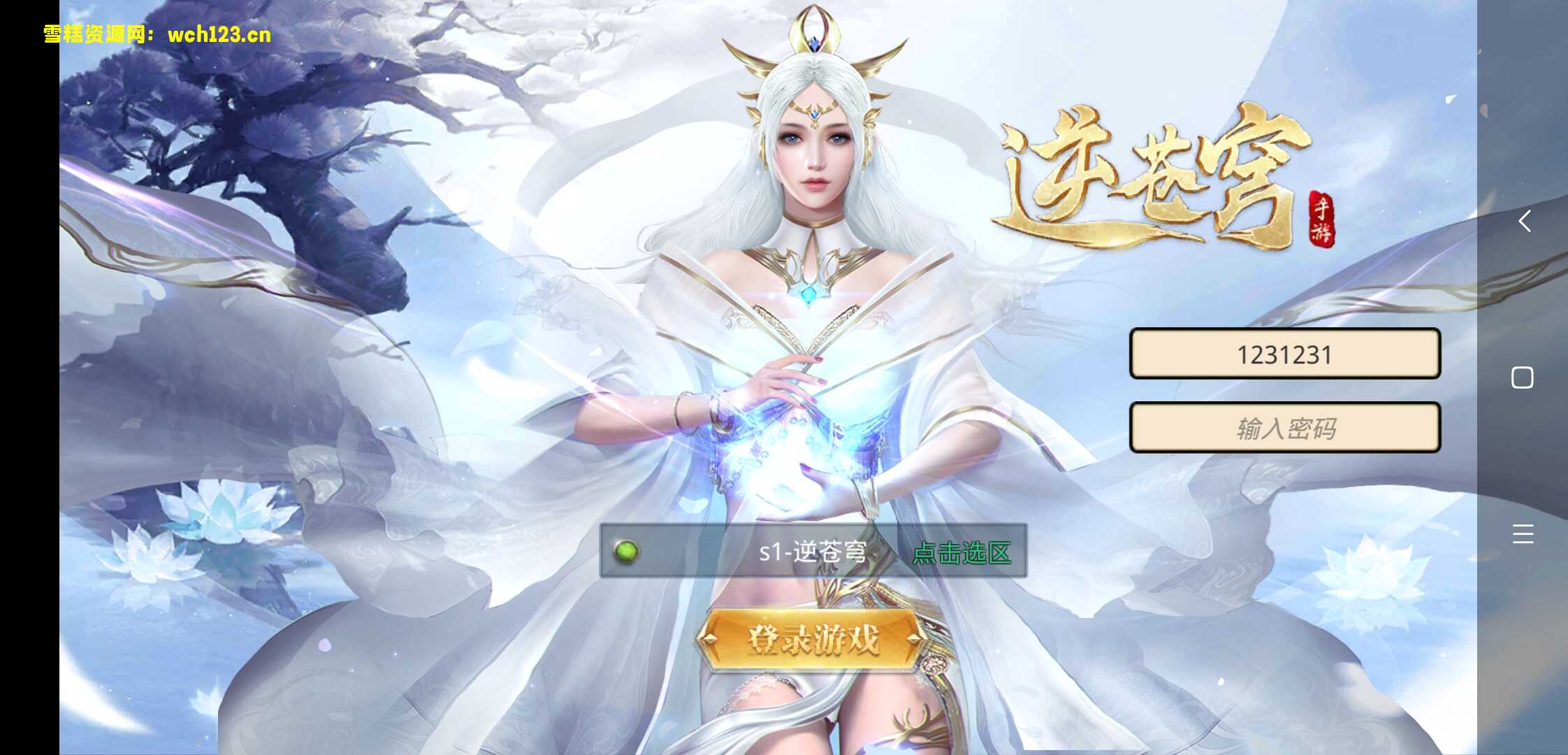Viewport: 1568px width, 755px height.
Task: Click the account field showing 1231231
Action: click(x=1286, y=354)
